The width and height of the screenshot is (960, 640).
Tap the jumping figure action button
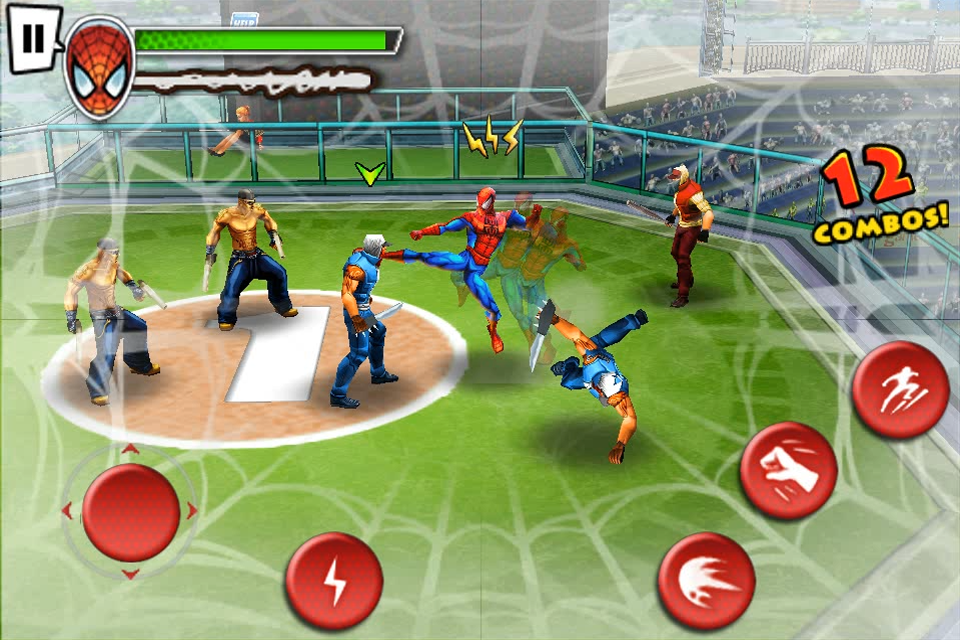click(900, 390)
